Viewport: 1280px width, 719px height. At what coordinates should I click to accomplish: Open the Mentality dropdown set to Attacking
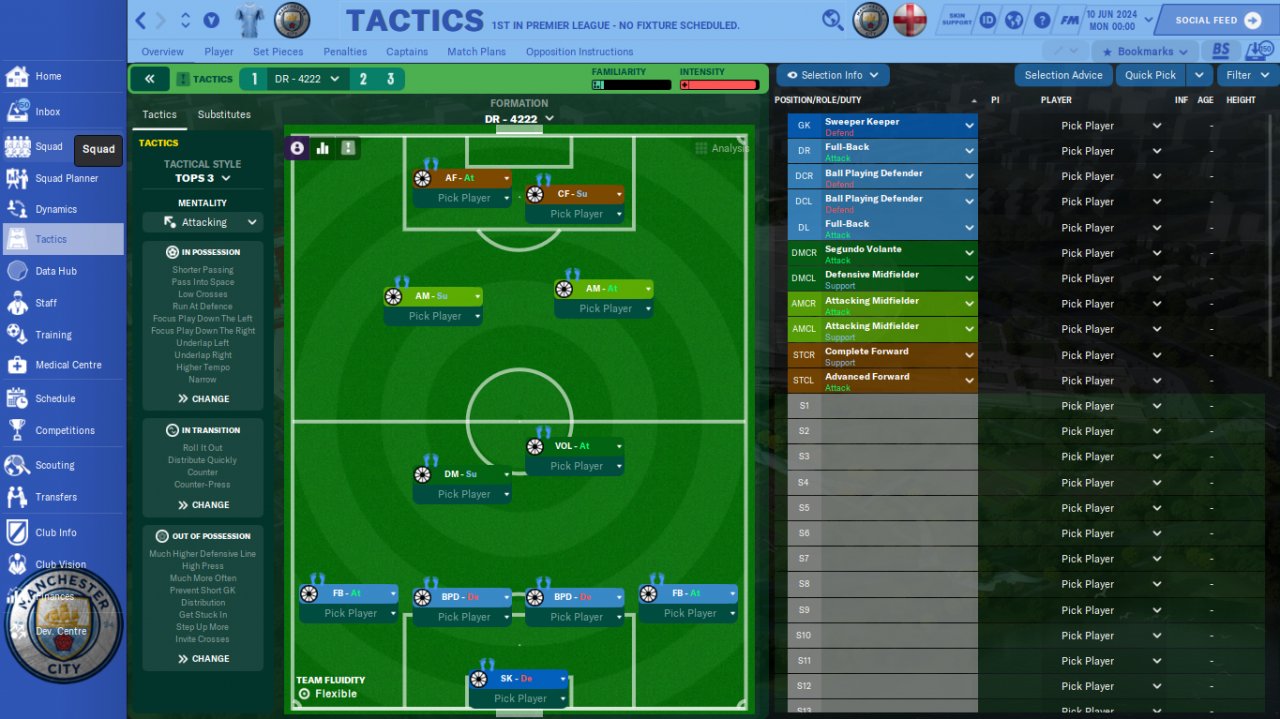coord(203,223)
